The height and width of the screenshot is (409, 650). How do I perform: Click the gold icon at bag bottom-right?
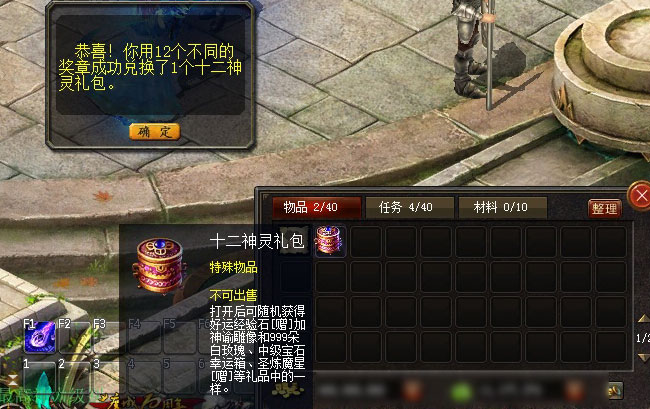coord(616,389)
